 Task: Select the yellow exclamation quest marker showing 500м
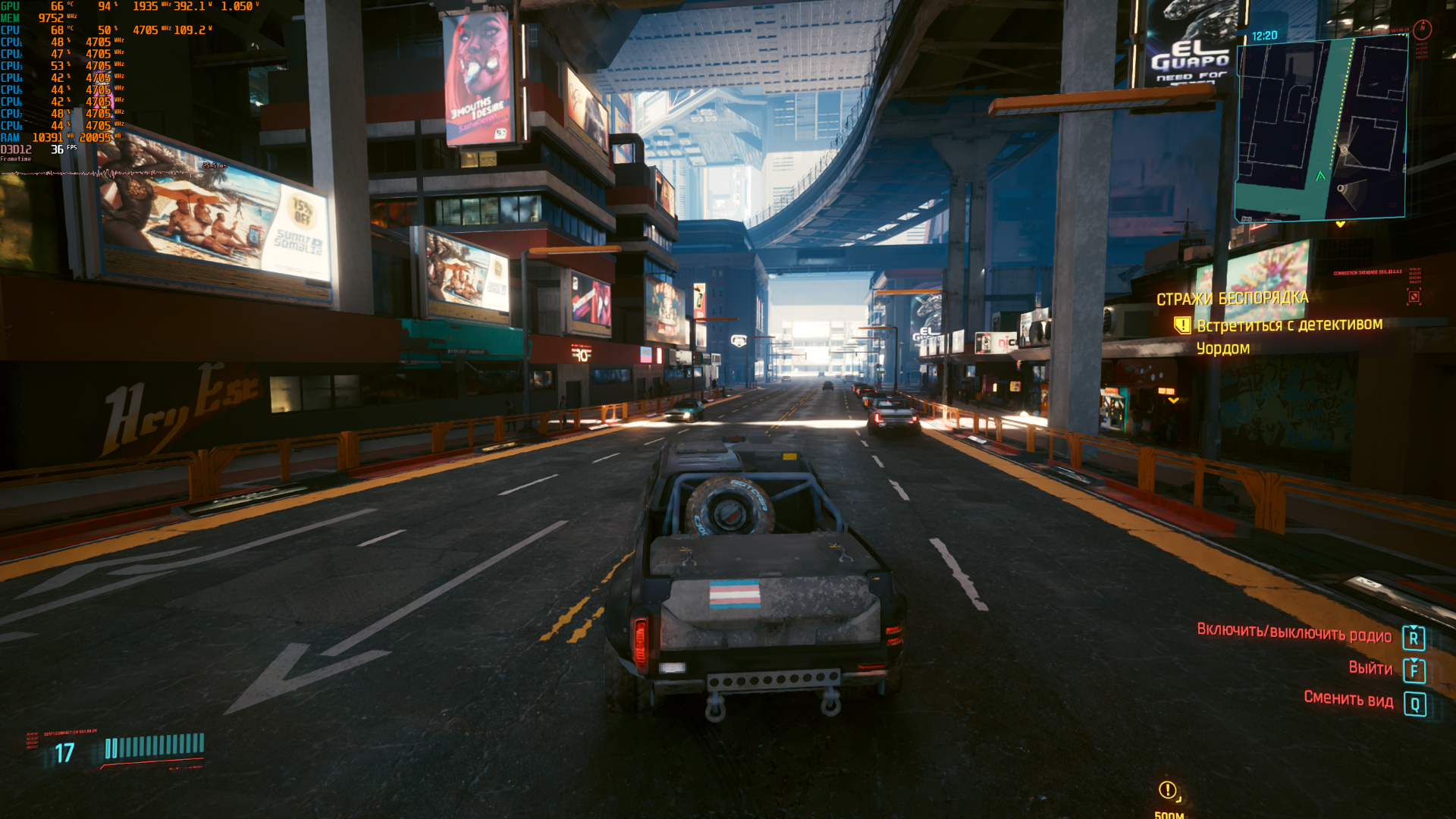1168,790
